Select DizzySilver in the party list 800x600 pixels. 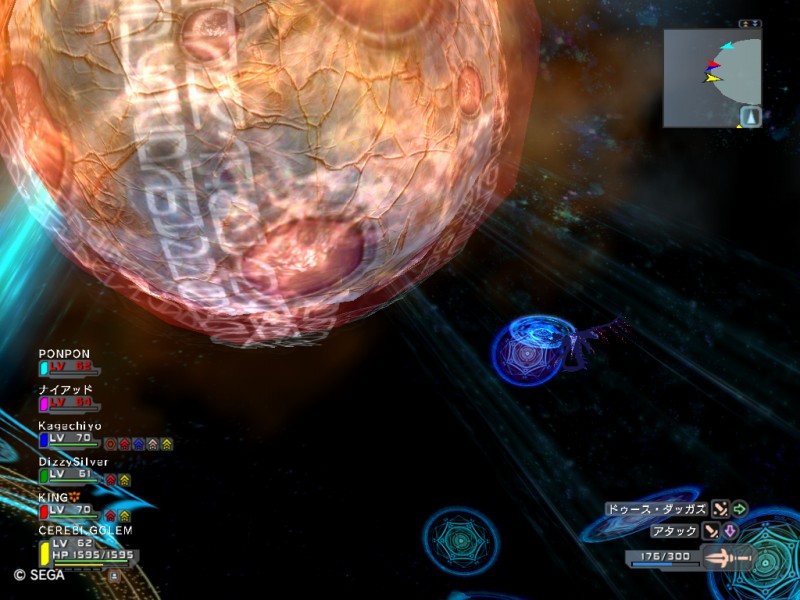click(73, 462)
